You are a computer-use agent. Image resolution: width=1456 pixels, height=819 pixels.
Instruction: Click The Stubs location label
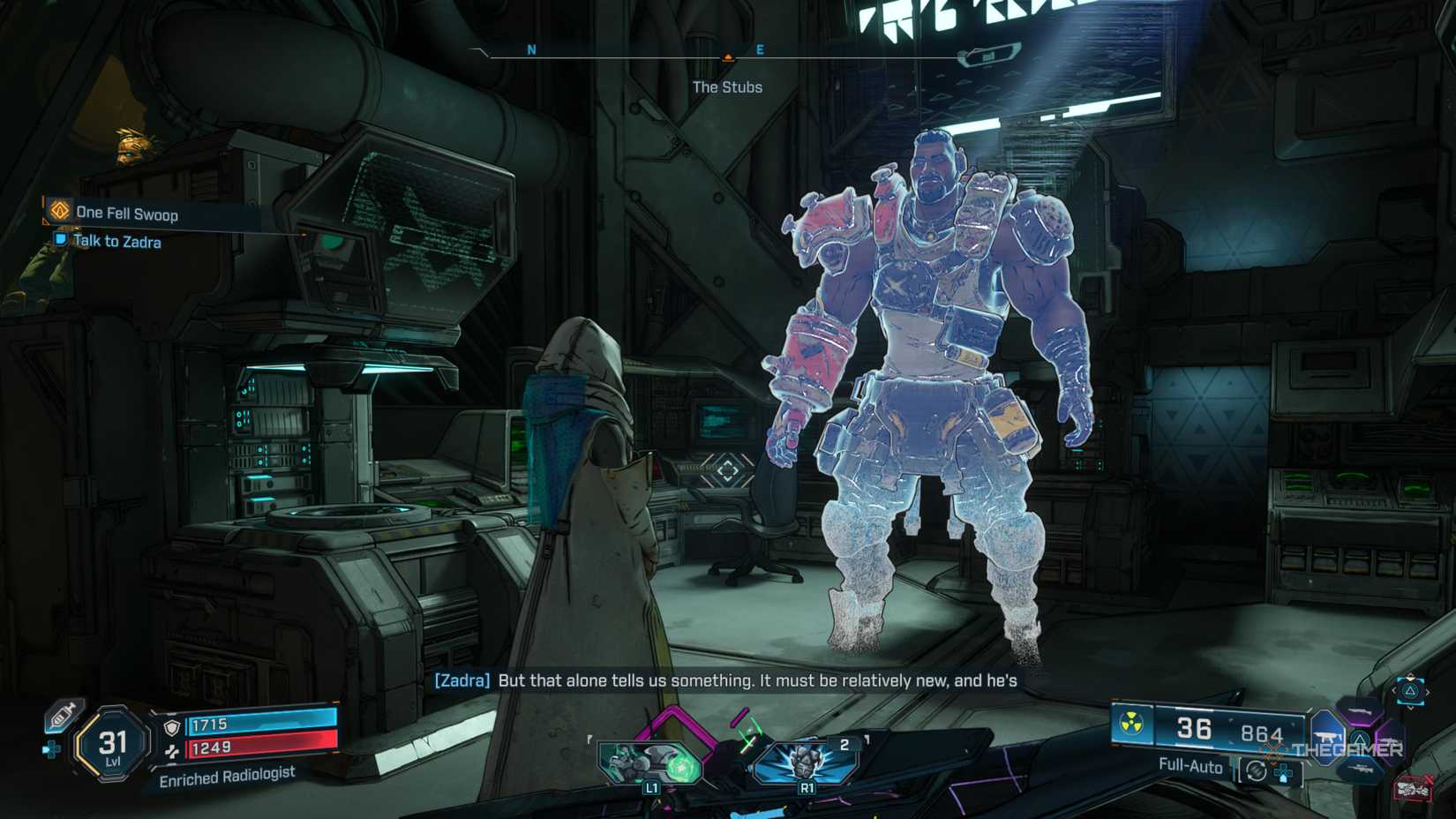[x=726, y=87]
